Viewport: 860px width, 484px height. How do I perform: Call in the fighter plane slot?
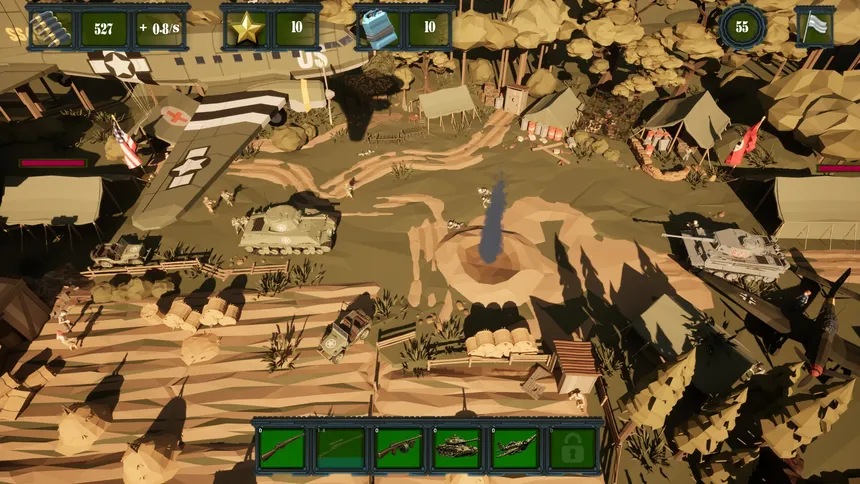point(514,447)
